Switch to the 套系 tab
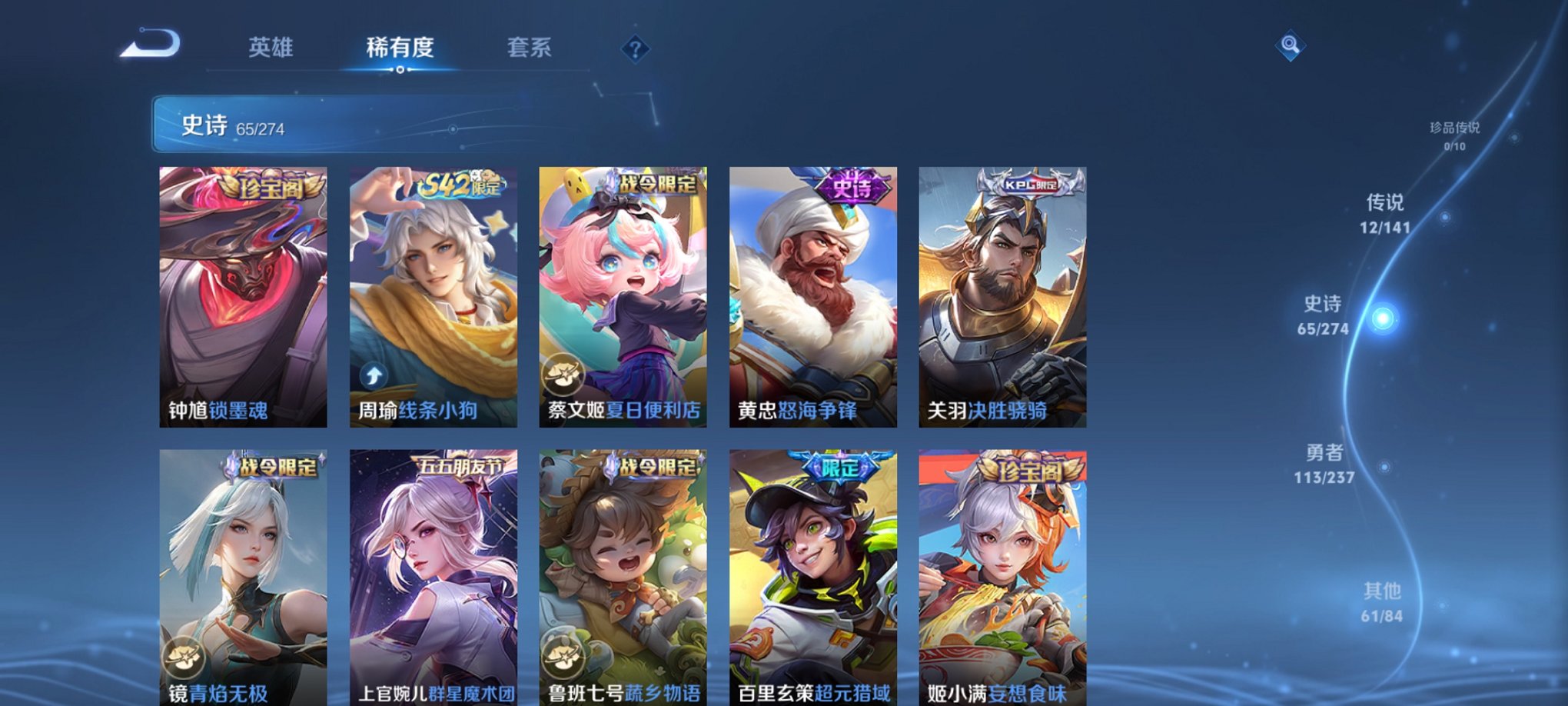 [x=537, y=48]
